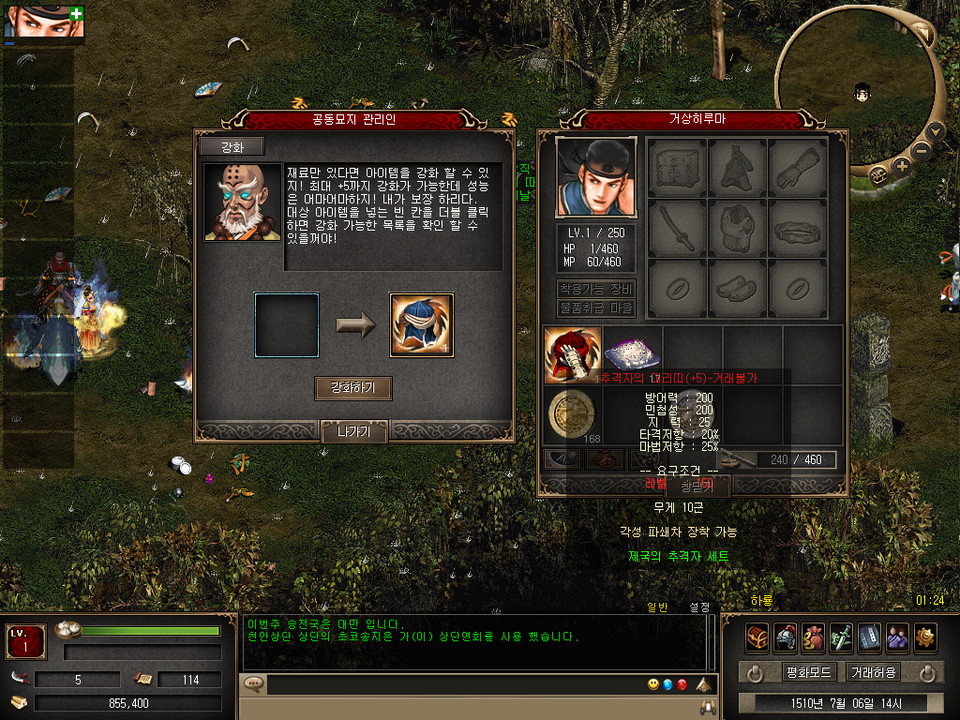Click the 강화하기 enhance button

click(x=353, y=388)
